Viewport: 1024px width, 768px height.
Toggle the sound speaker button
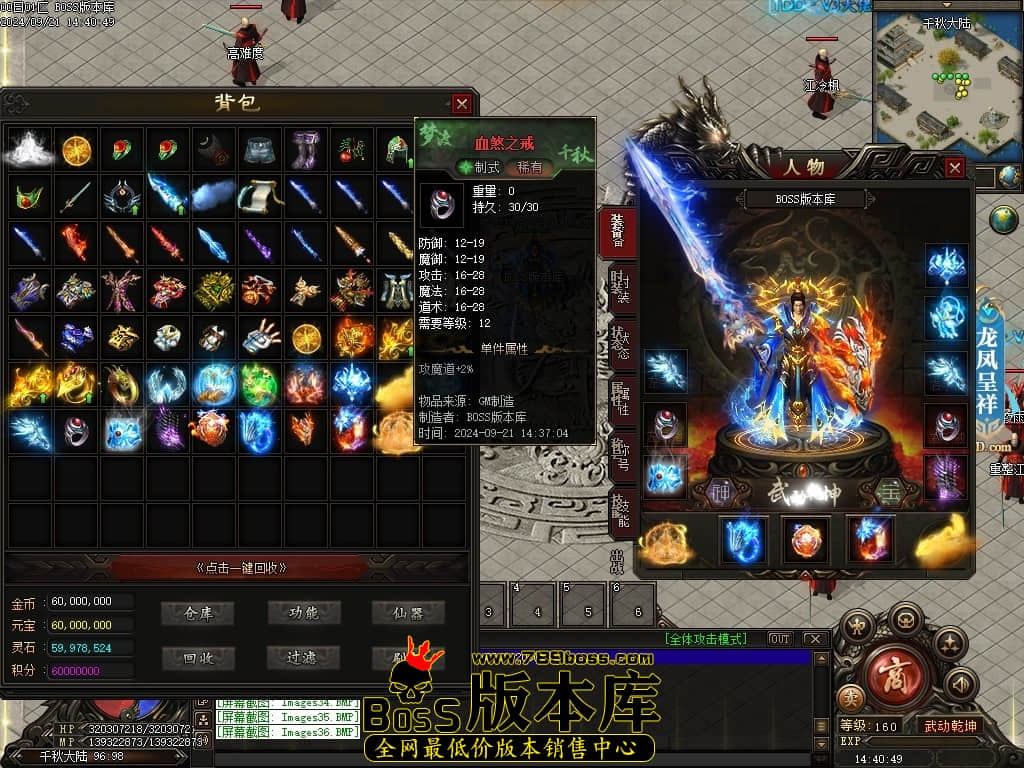pyautogui.click(x=961, y=685)
